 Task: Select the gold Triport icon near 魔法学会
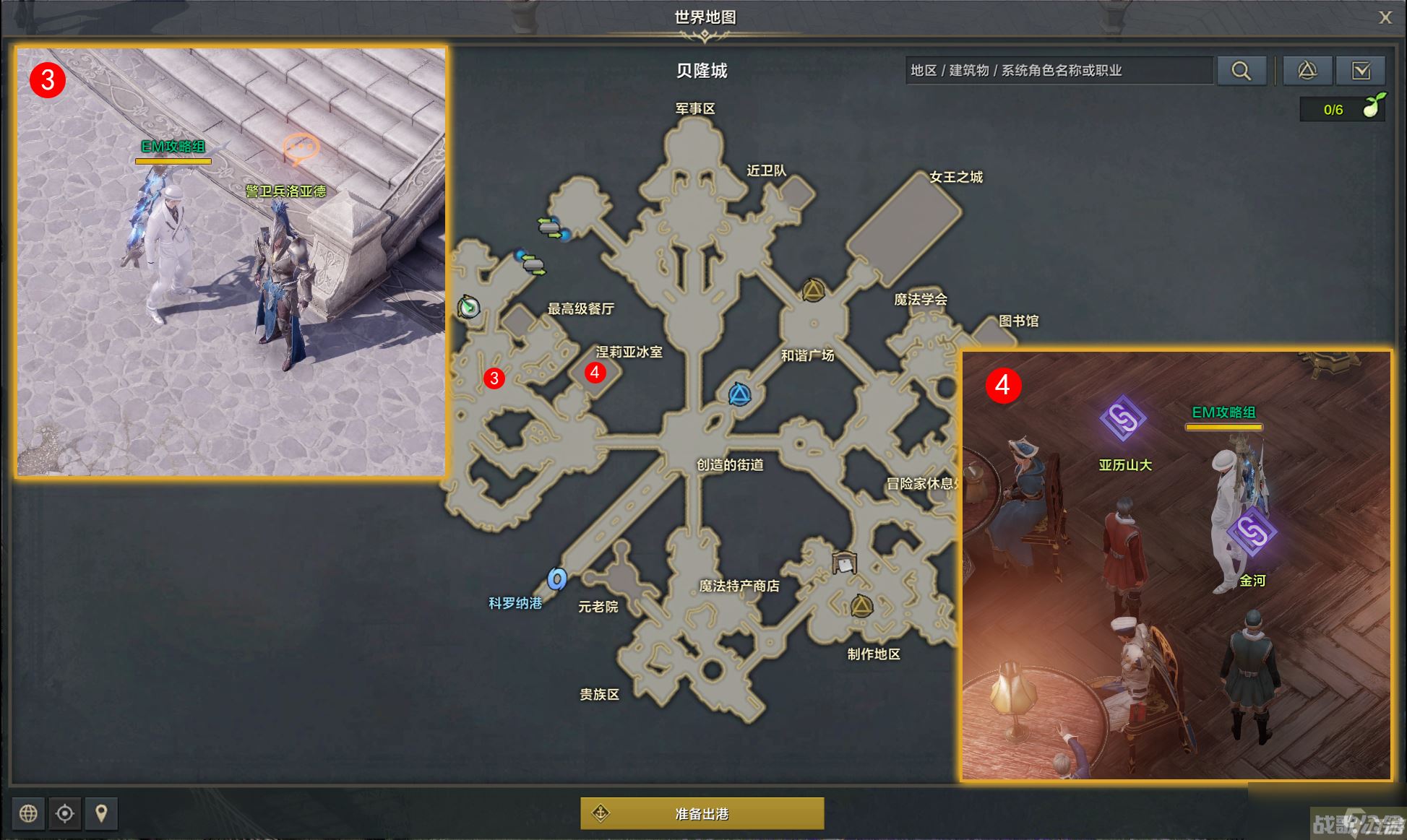coord(812,288)
